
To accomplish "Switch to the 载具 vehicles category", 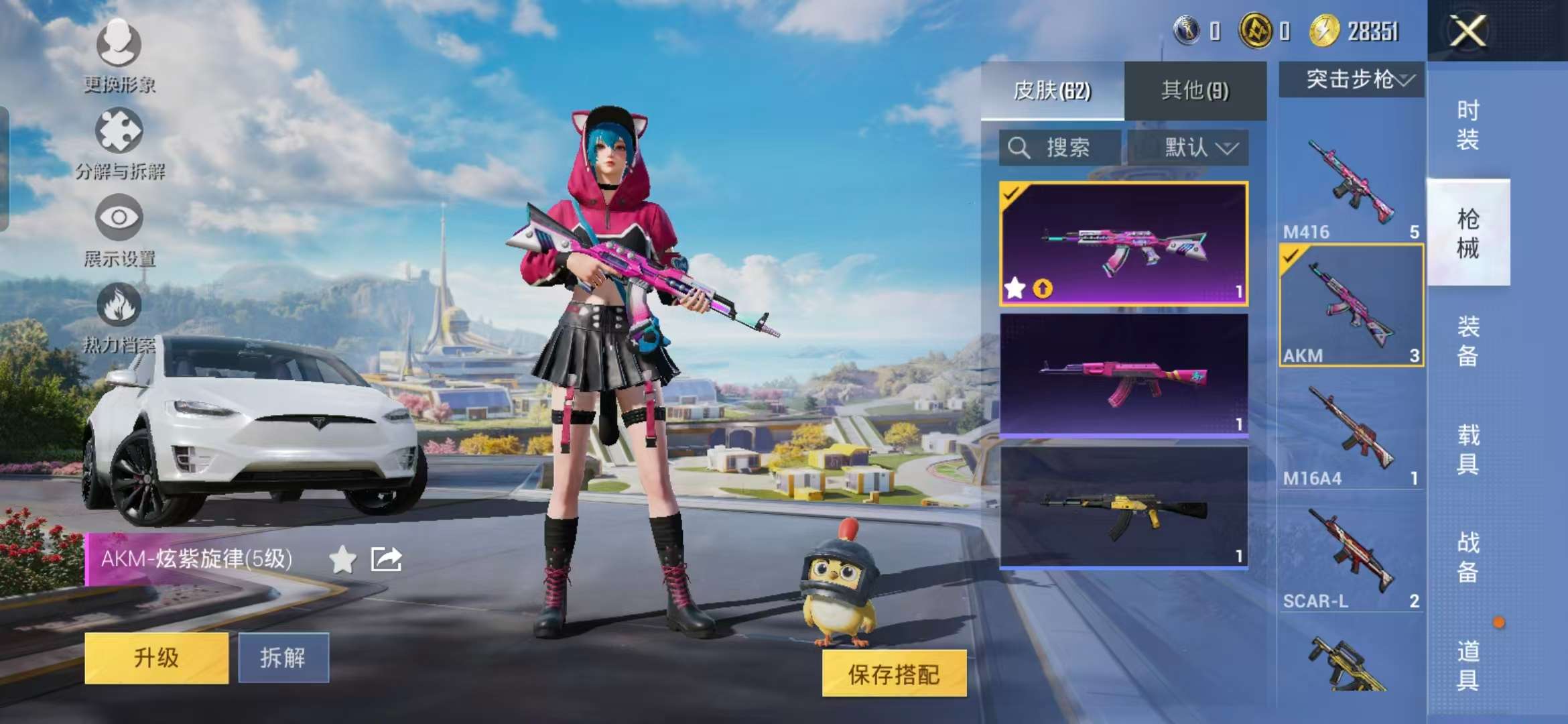I will [1467, 449].
